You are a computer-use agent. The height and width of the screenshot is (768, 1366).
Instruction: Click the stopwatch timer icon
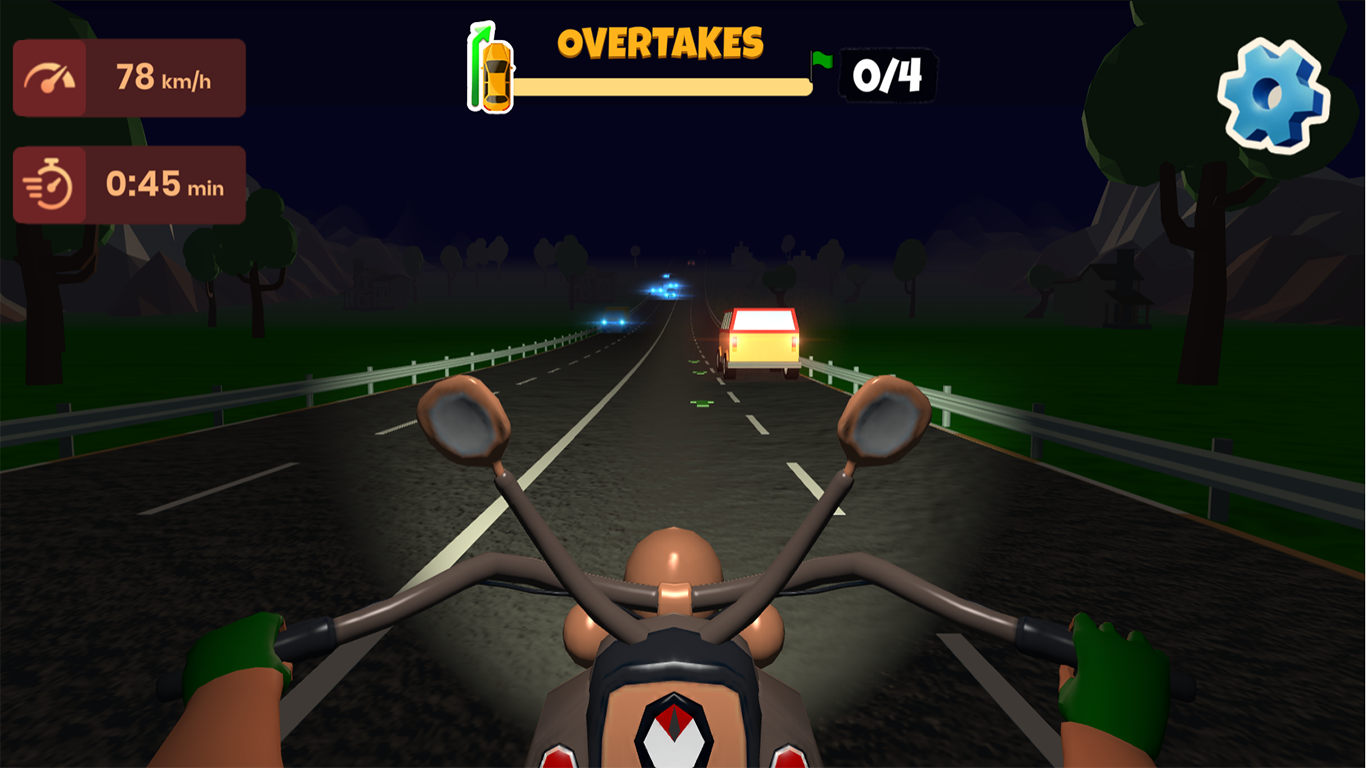coord(47,184)
